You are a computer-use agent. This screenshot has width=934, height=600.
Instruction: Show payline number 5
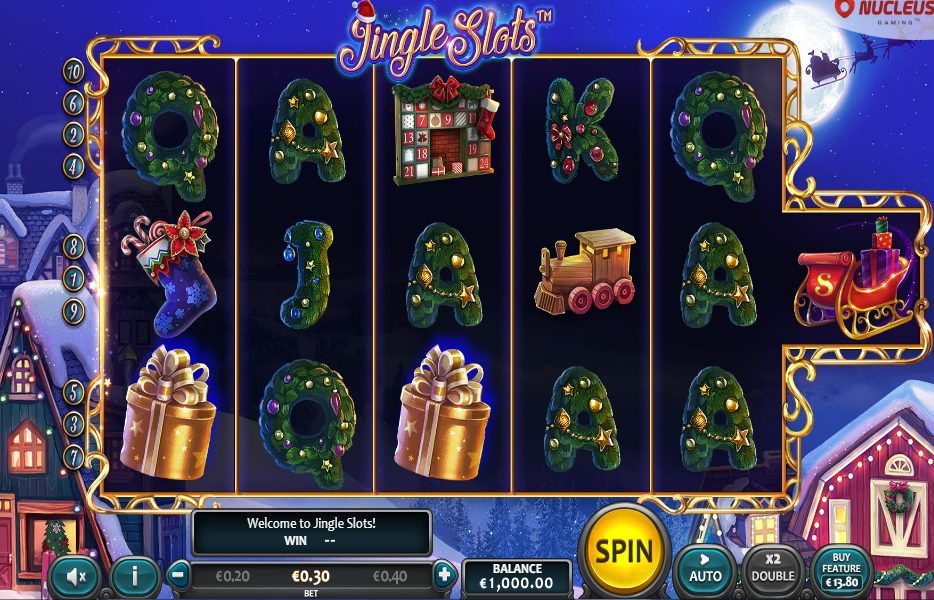[x=74, y=391]
